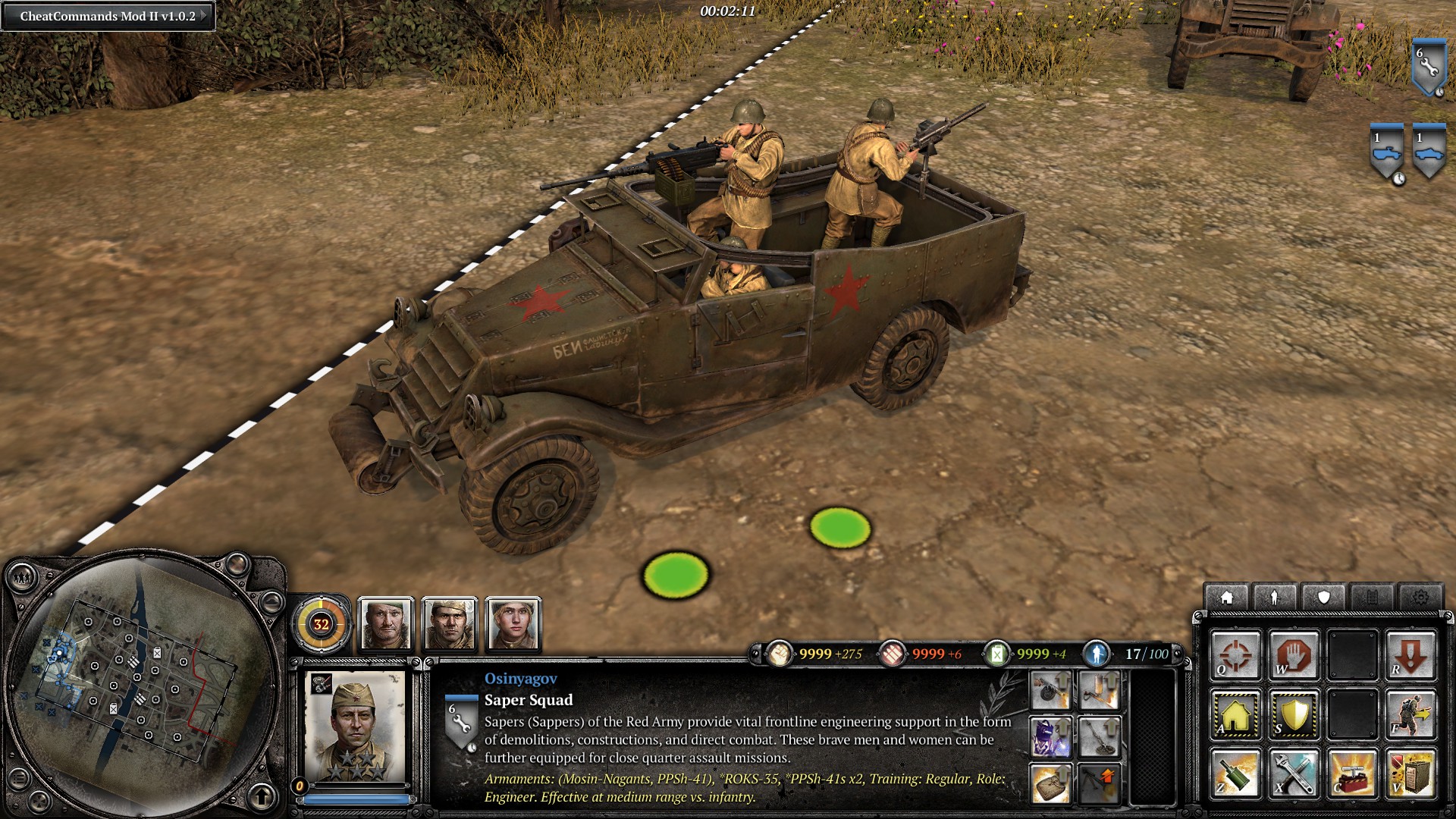
Task: Use the crossed wrenches Repair ability
Action: [x=1294, y=773]
